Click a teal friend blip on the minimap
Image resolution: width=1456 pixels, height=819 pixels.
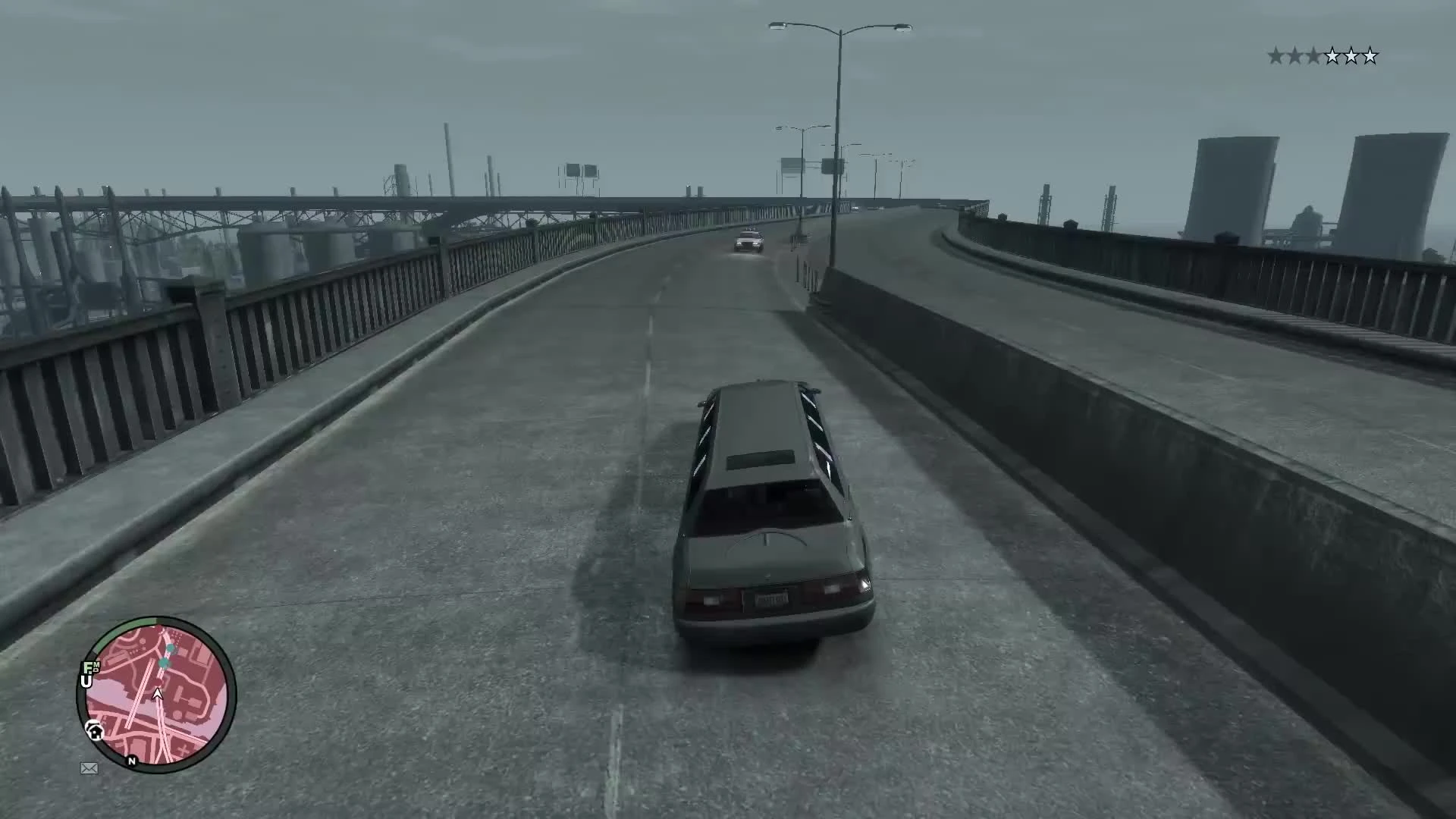pyautogui.click(x=164, y=663)
